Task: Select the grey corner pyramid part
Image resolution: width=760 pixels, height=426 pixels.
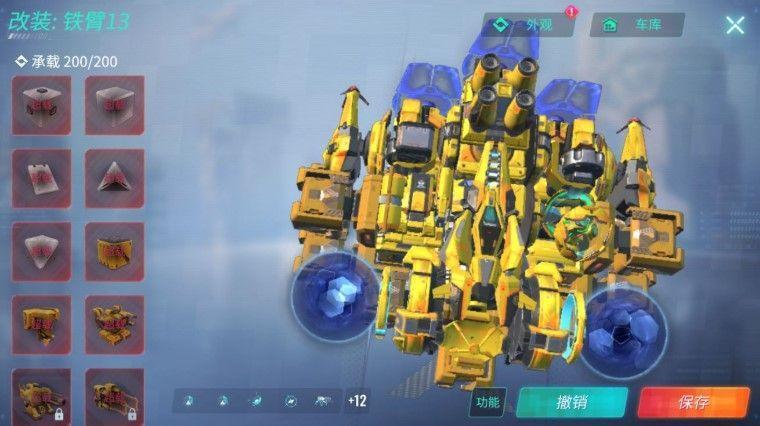Action: (x=41, y=251)
